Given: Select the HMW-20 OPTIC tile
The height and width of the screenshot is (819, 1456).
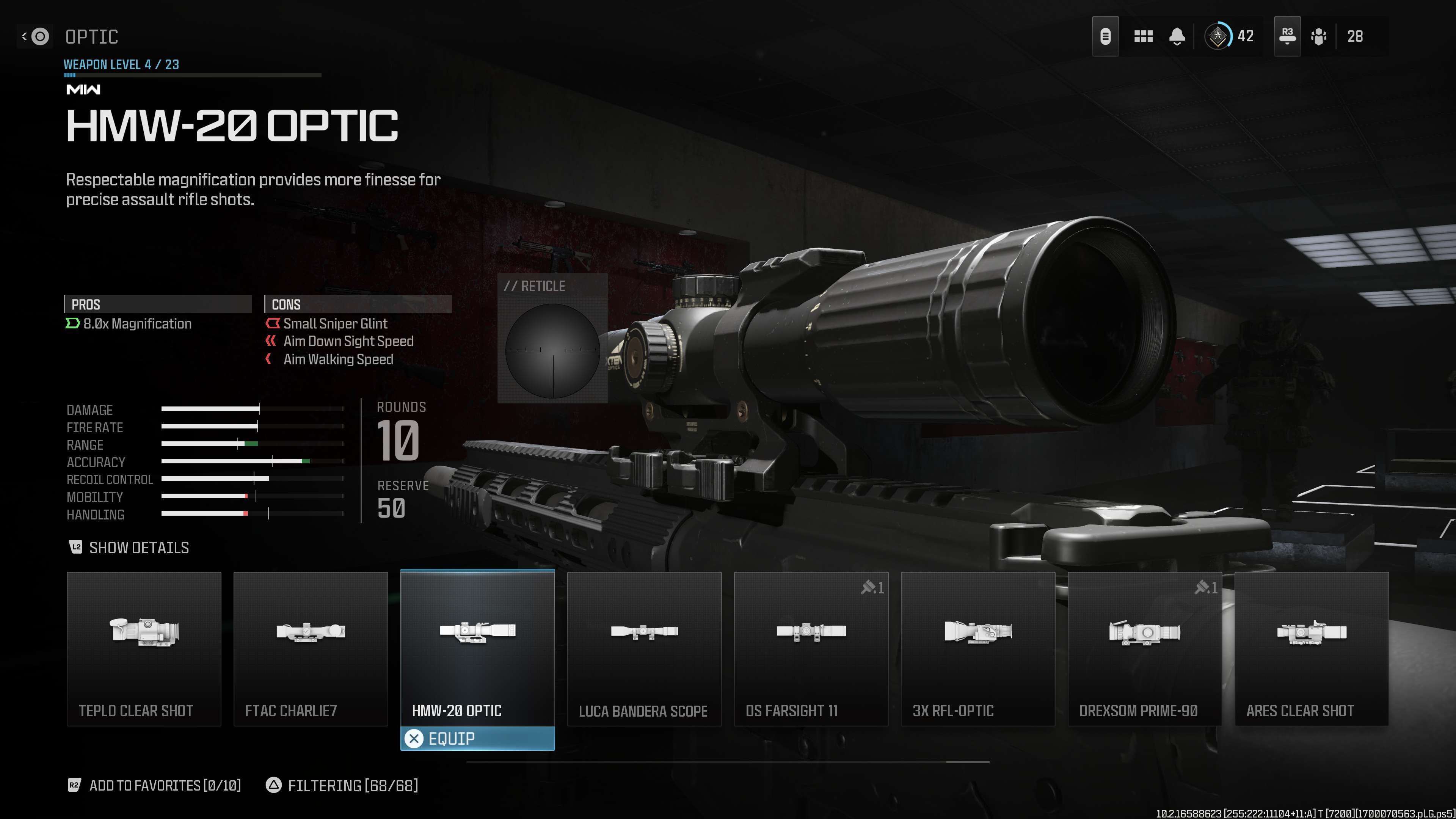Looking at the screenshot, I should pos(477,648).
